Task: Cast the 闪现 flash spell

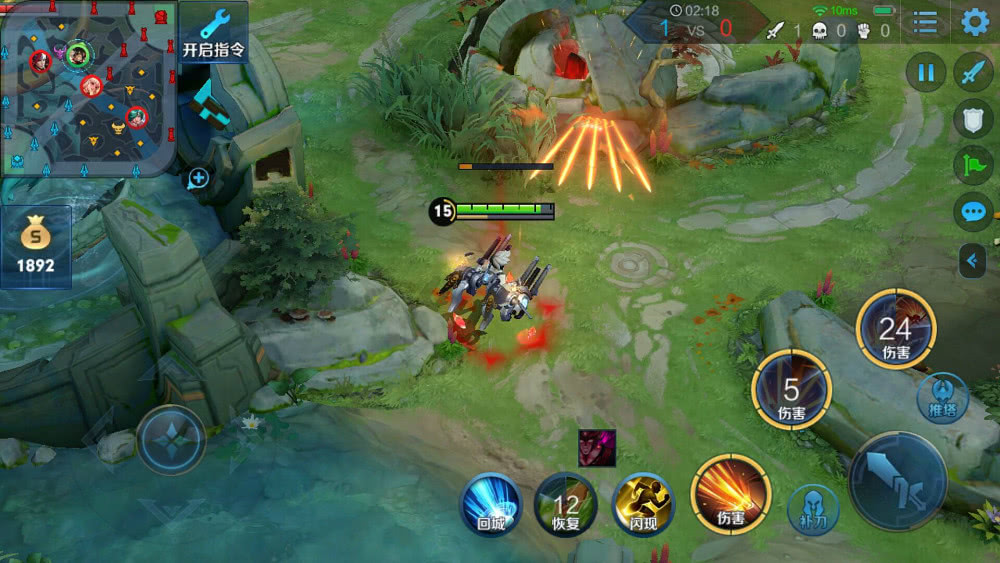Action: 642,503
